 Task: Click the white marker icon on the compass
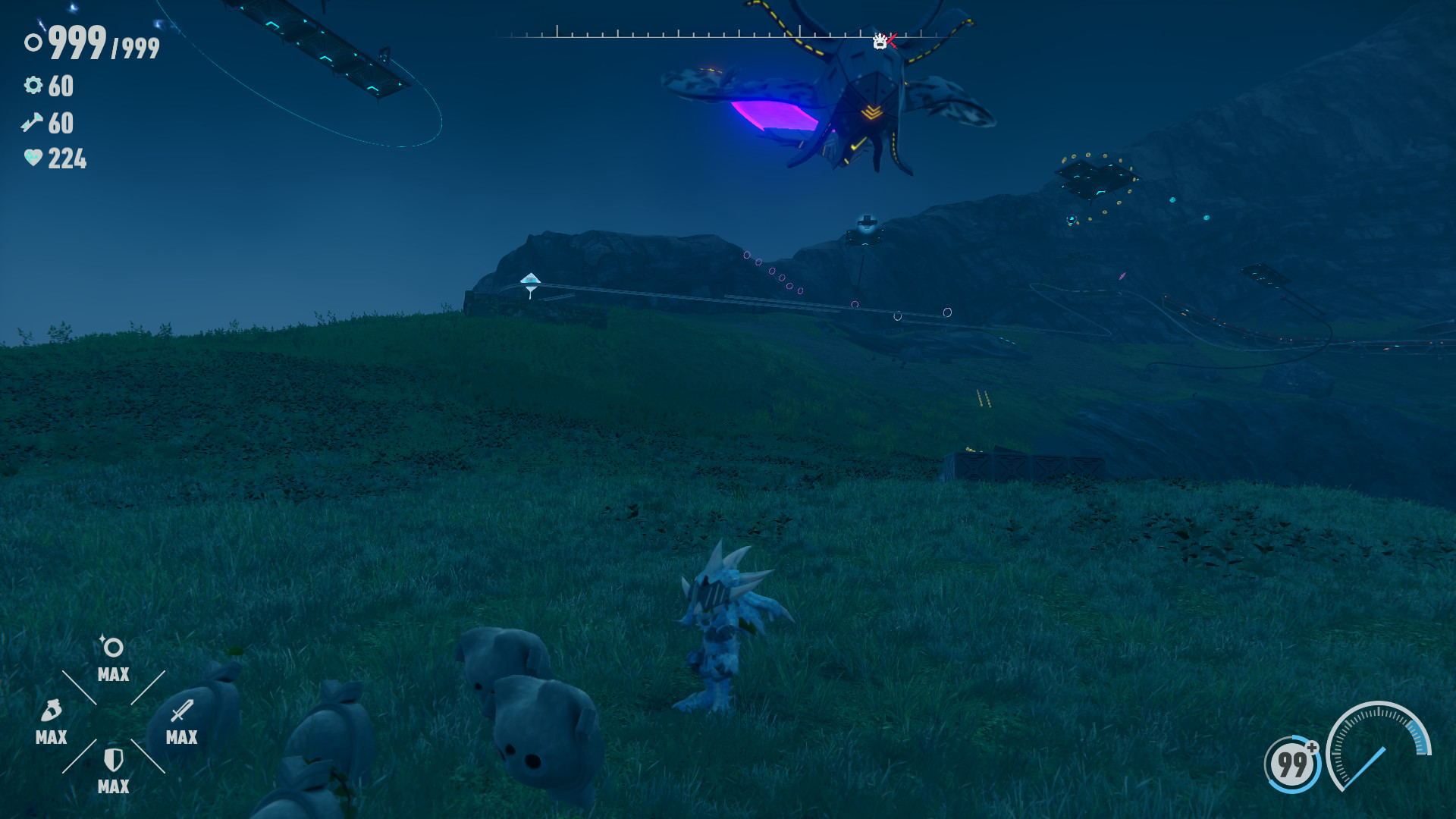[x=880, y=42]
